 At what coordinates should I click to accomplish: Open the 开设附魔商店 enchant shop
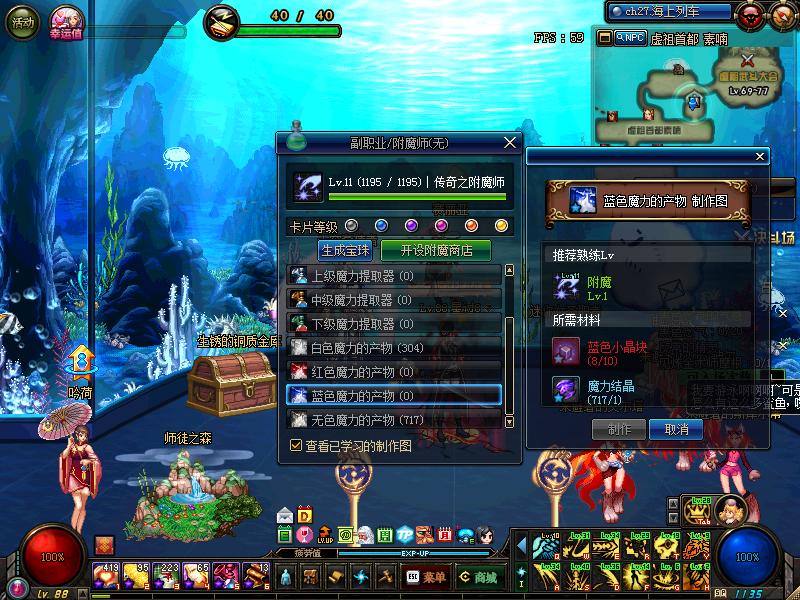pos(437,250)
